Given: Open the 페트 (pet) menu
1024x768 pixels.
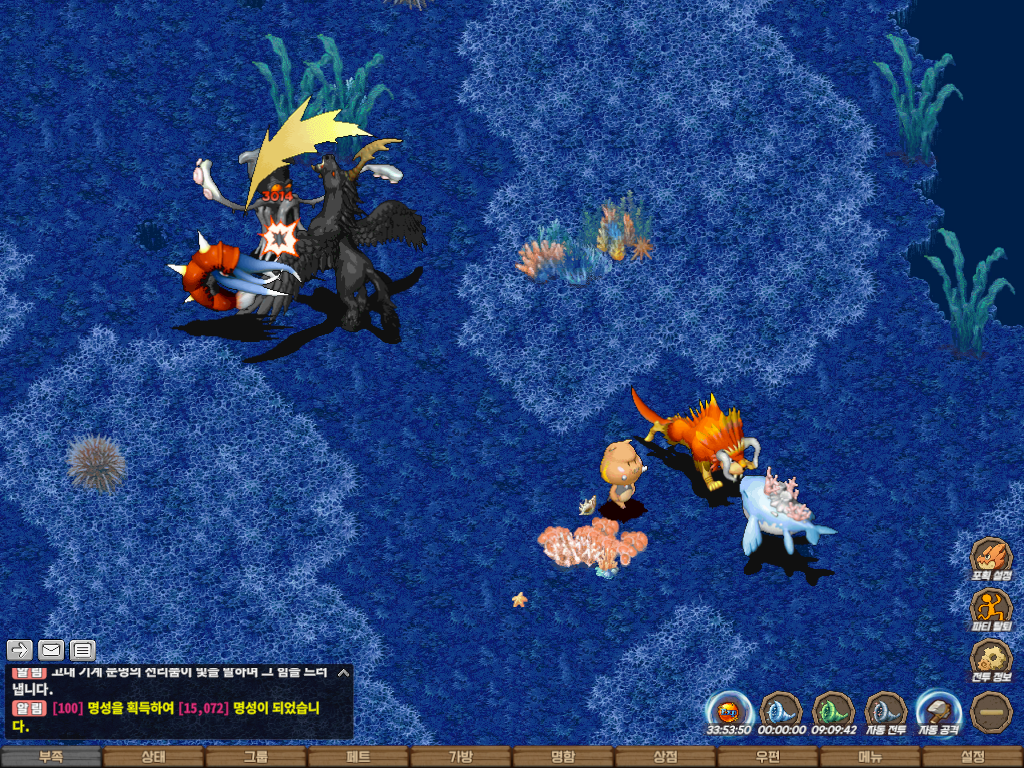Looking at the screenshot, I should click(358, 757).
